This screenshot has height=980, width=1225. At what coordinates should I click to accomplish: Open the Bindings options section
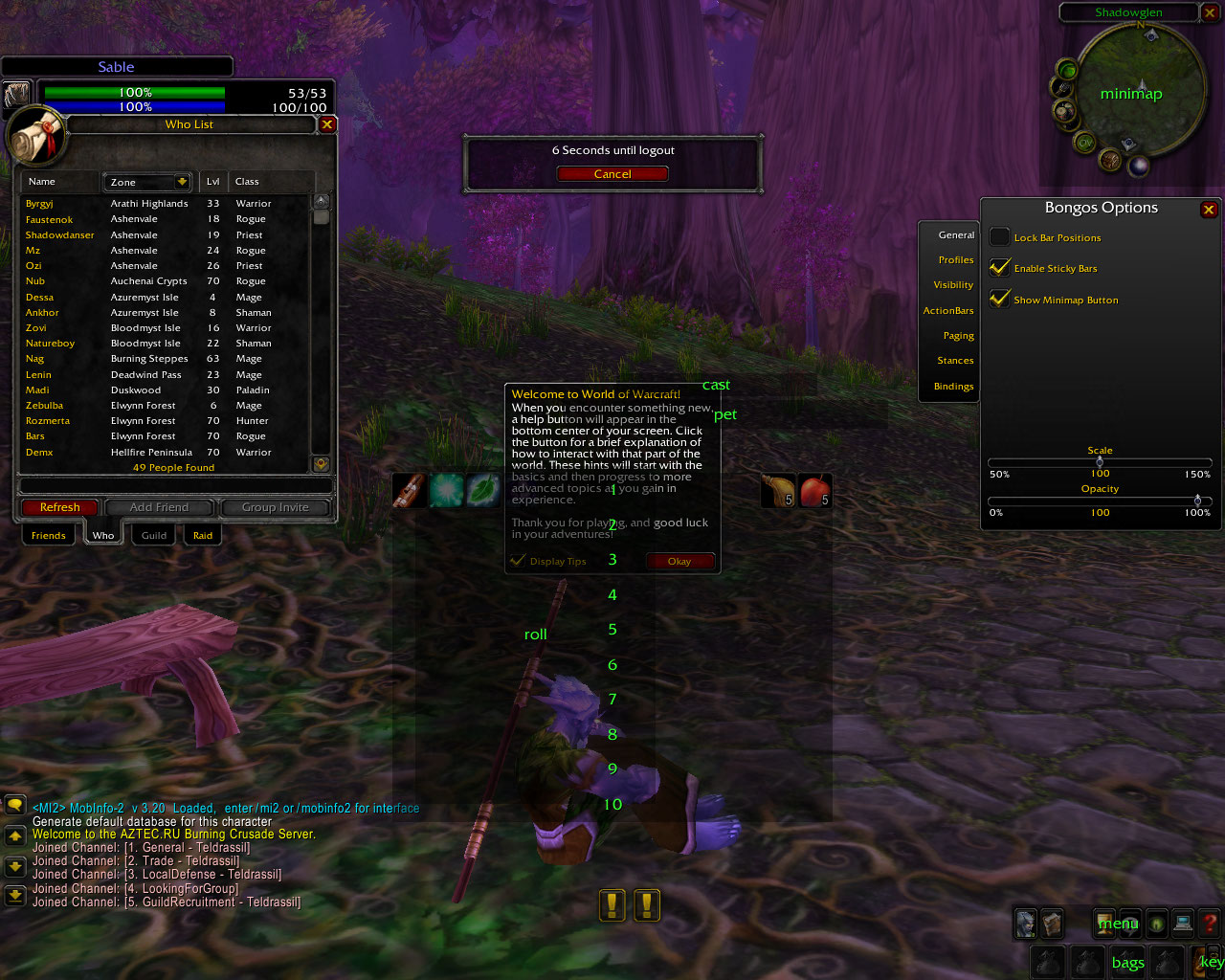[x=953, y=387]
